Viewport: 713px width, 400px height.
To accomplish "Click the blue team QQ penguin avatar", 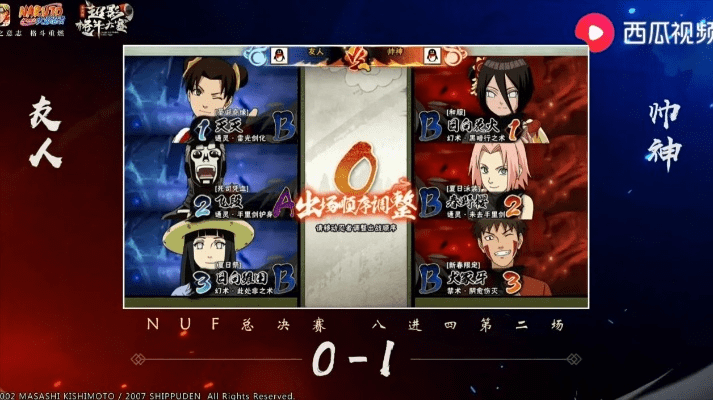I will pyautogui.click(x=280, y=54).
